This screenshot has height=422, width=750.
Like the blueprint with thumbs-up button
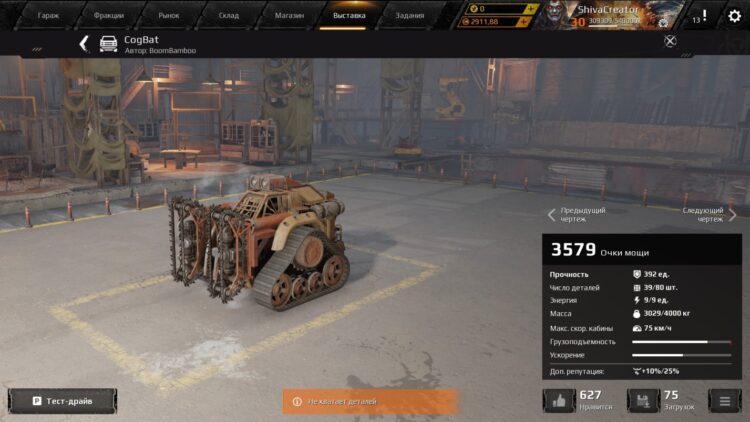[x=559, y=401]
